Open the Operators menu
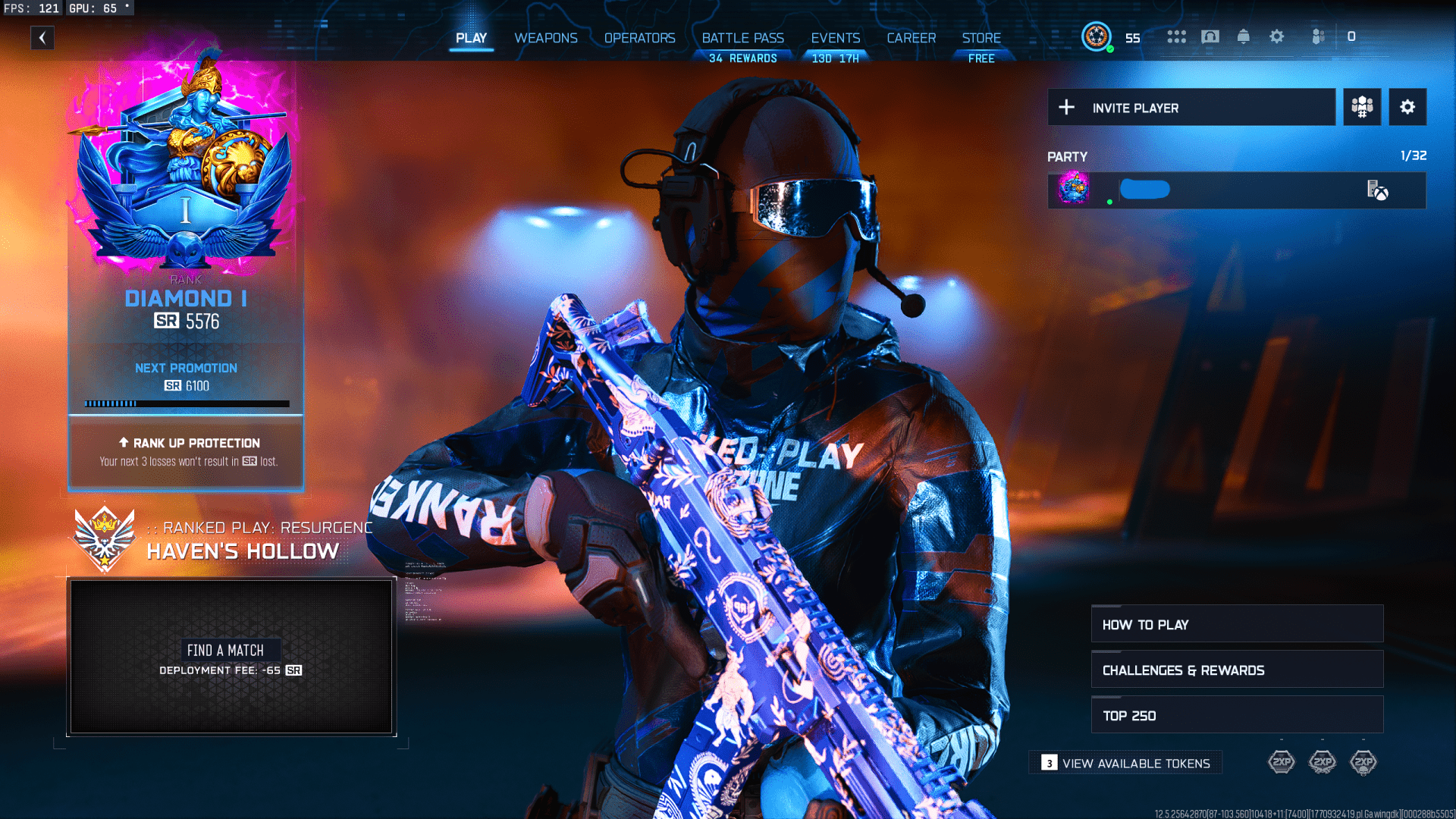1456x819 pixels. [640, 38]
